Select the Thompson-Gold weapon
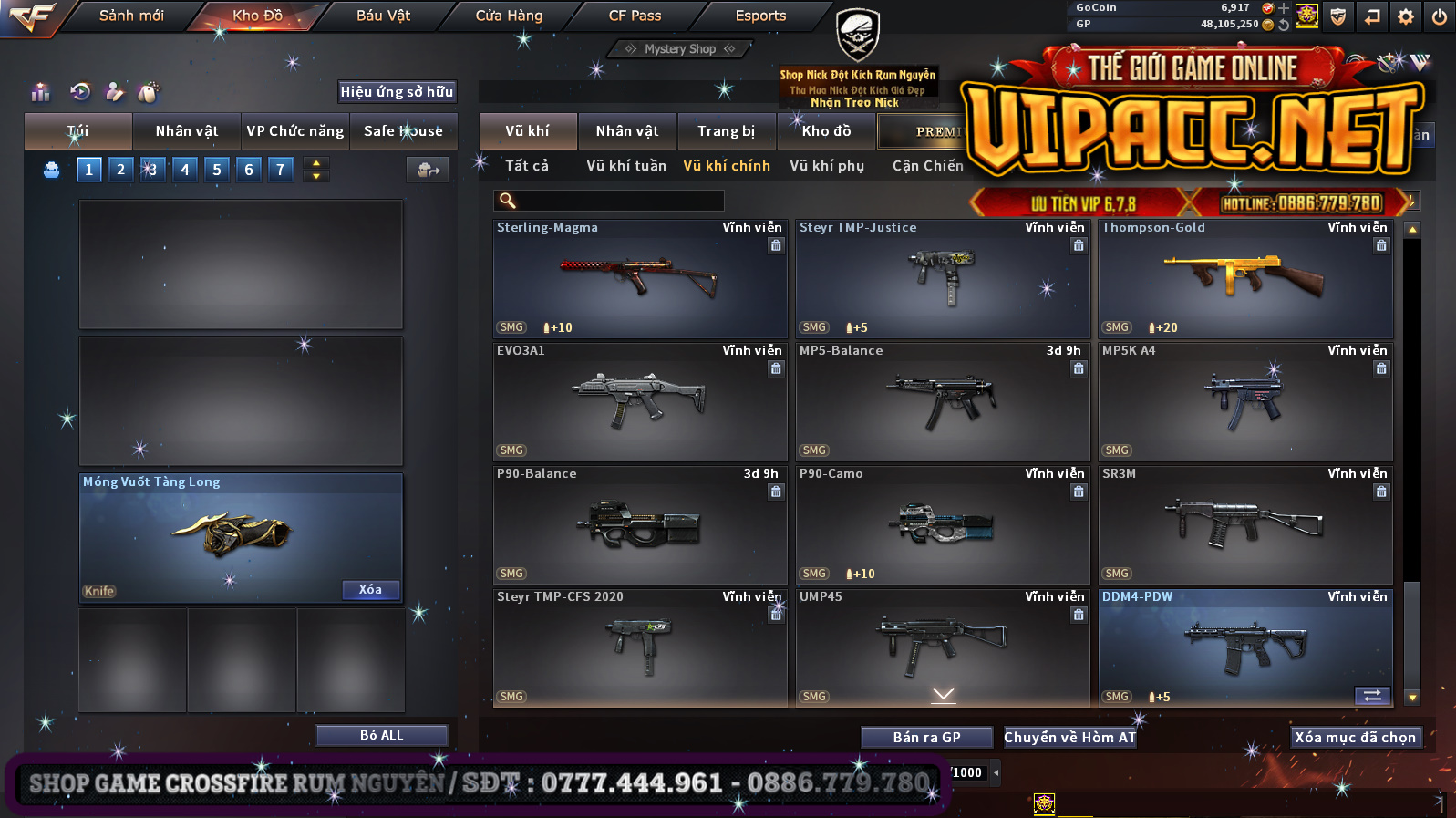Screen dimensions: 1456x818 (x=1245, y=279)
